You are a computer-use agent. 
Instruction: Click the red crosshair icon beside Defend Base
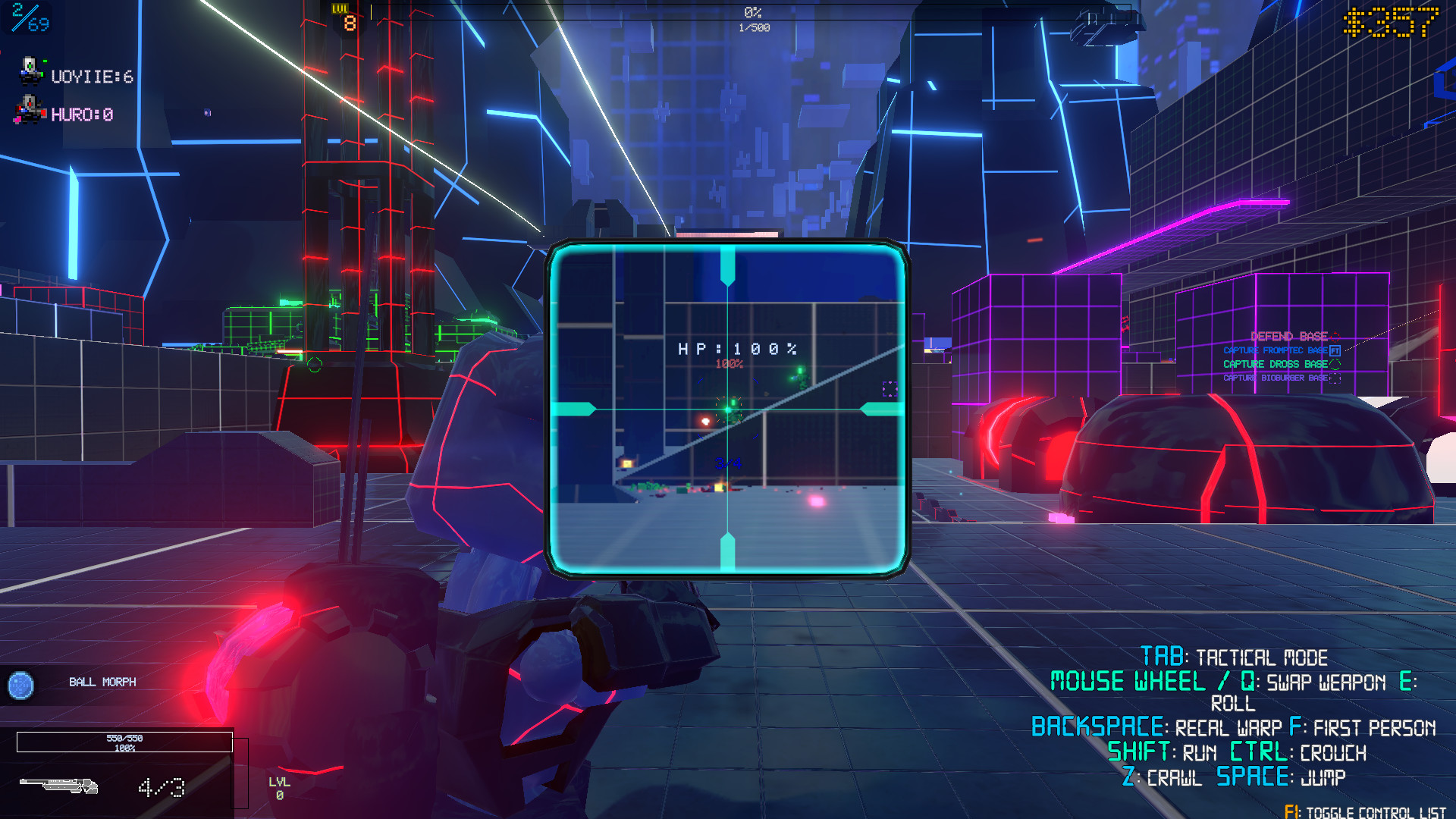(x=1335, y=337)
